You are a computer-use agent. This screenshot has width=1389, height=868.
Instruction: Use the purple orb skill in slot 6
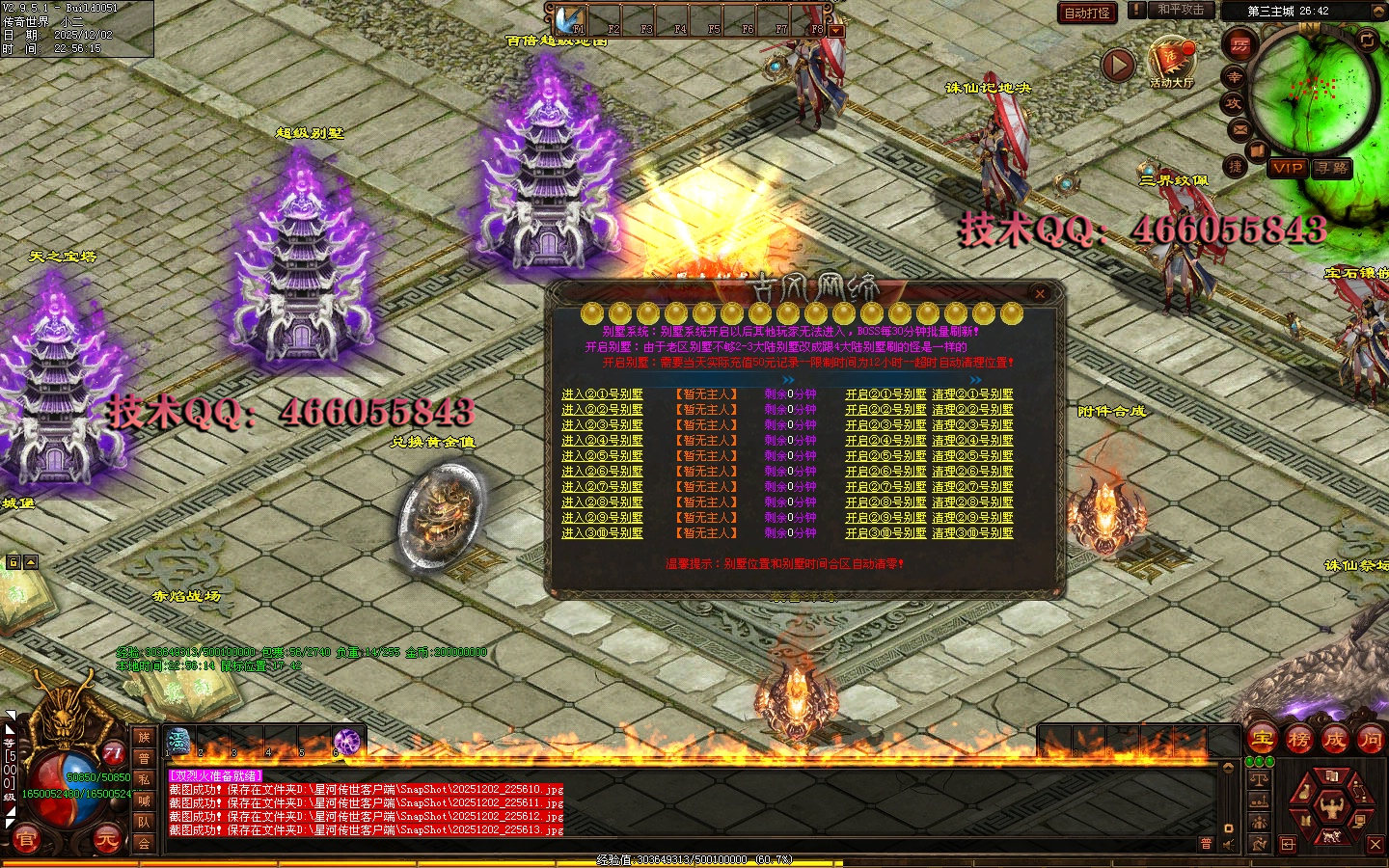pos(347,742)
